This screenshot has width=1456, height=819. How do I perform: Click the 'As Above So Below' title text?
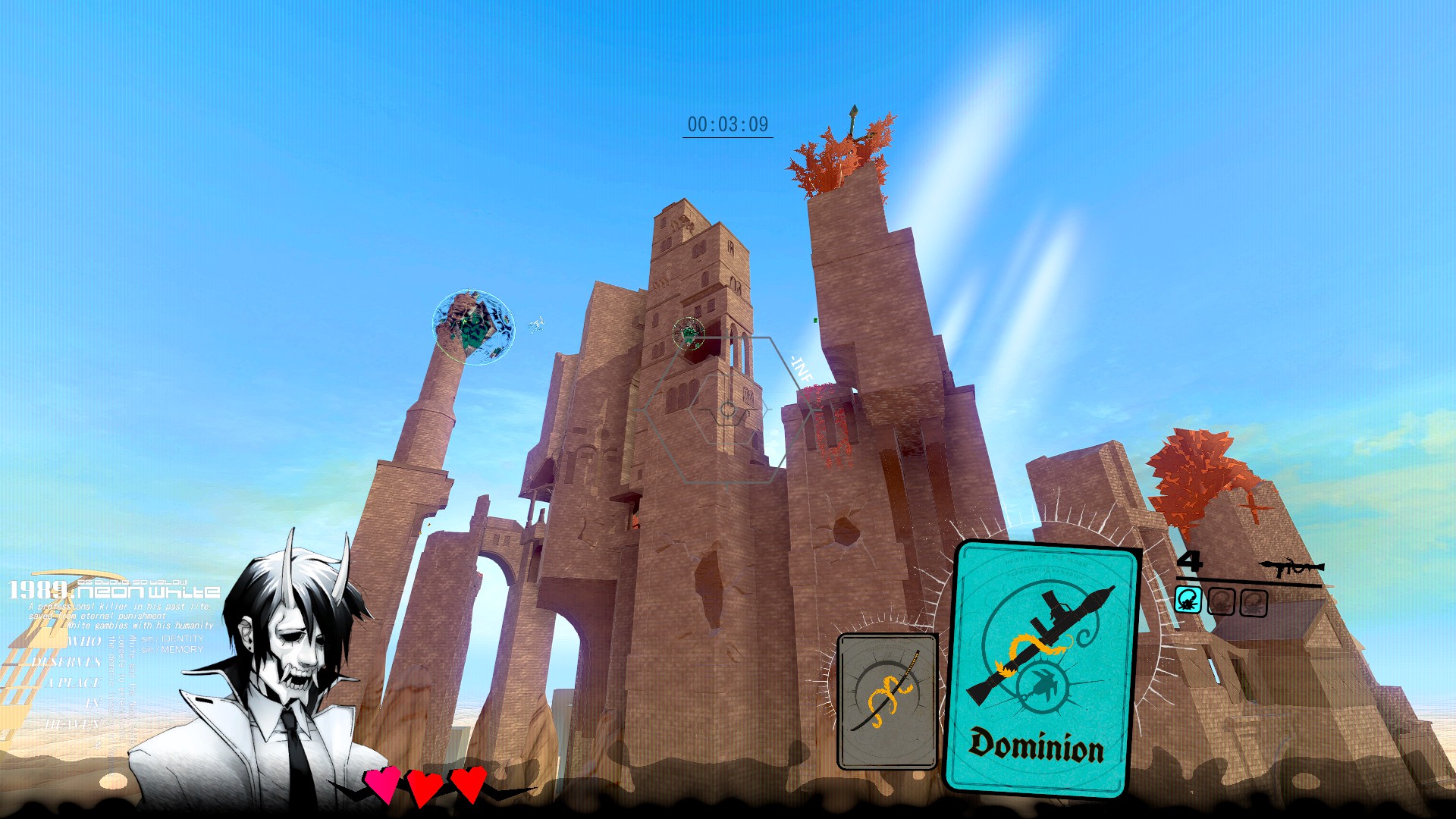click(133, 581)
